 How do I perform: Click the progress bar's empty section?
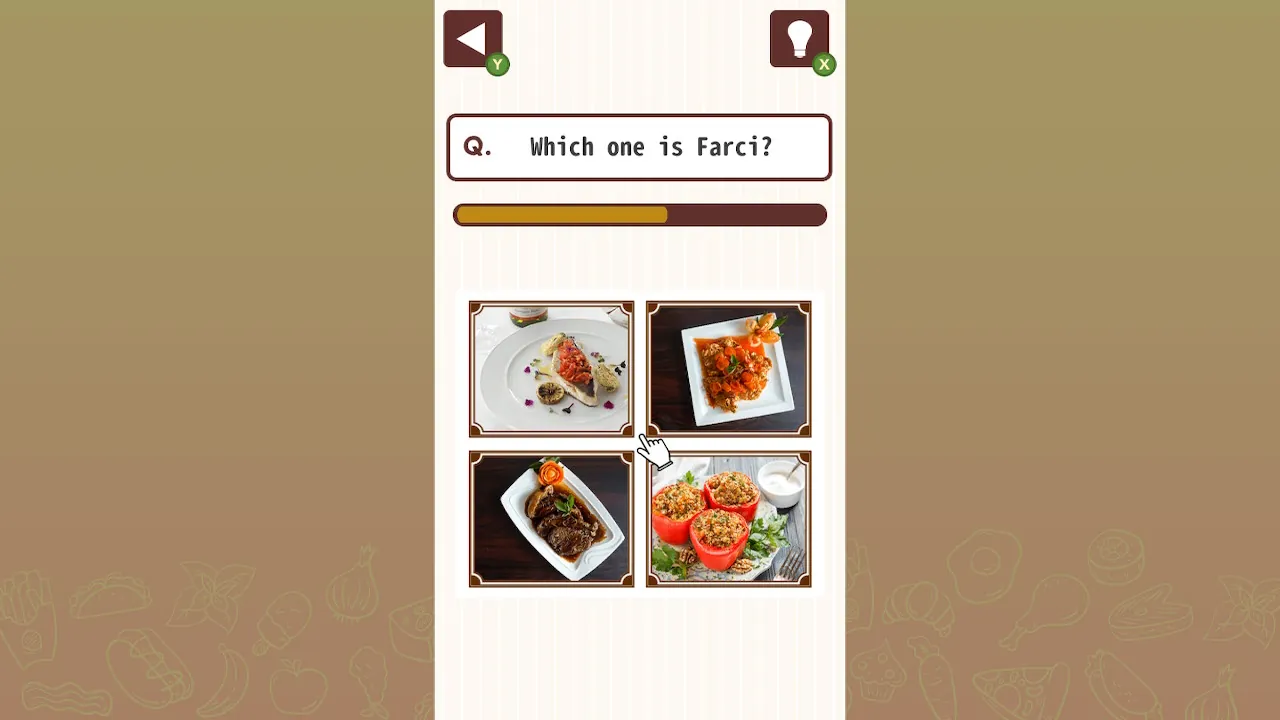pyautogui.click(x=745, y=214)
